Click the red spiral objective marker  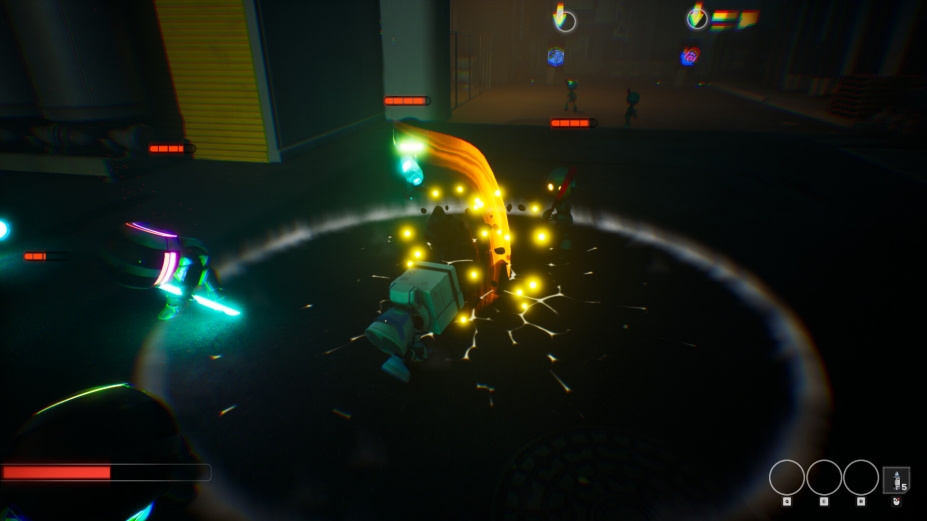pos(689,57)
